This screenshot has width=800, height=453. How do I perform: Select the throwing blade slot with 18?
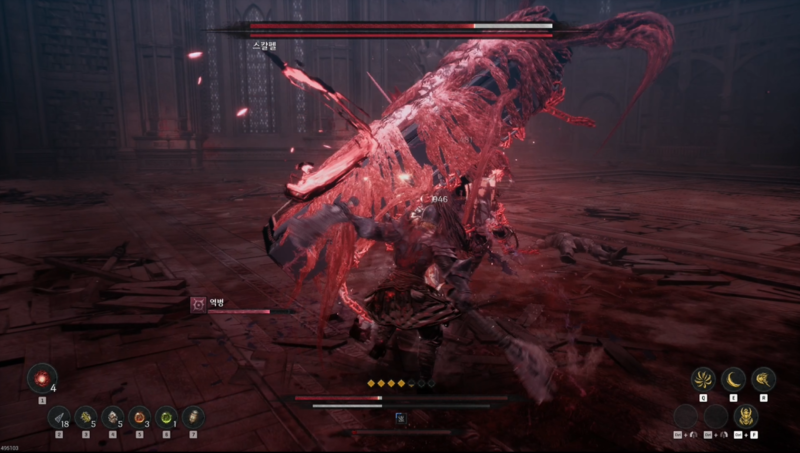coord(59,417)
